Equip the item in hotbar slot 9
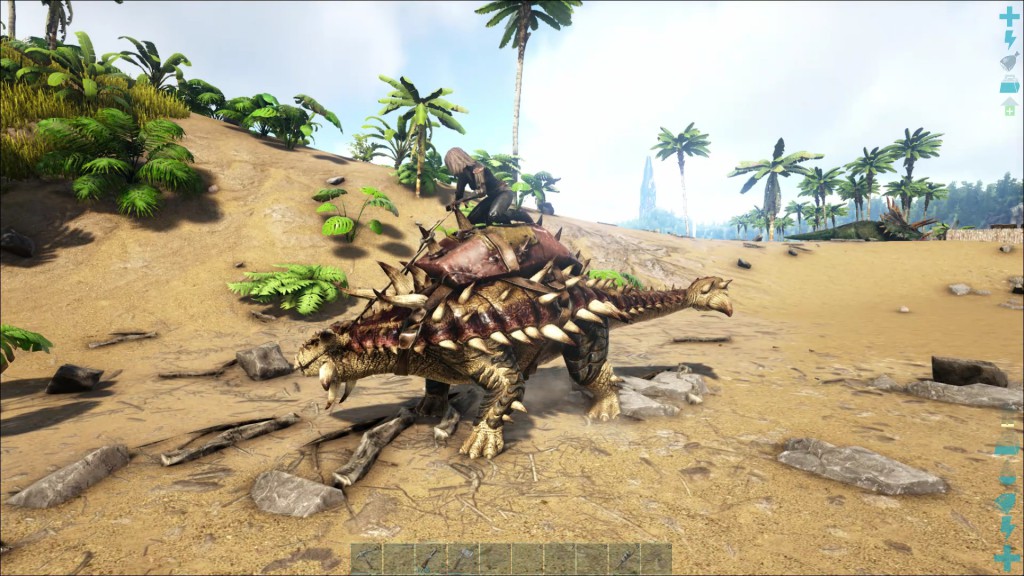Screen dimensions: 1024x576 click(x=624, y=558)
